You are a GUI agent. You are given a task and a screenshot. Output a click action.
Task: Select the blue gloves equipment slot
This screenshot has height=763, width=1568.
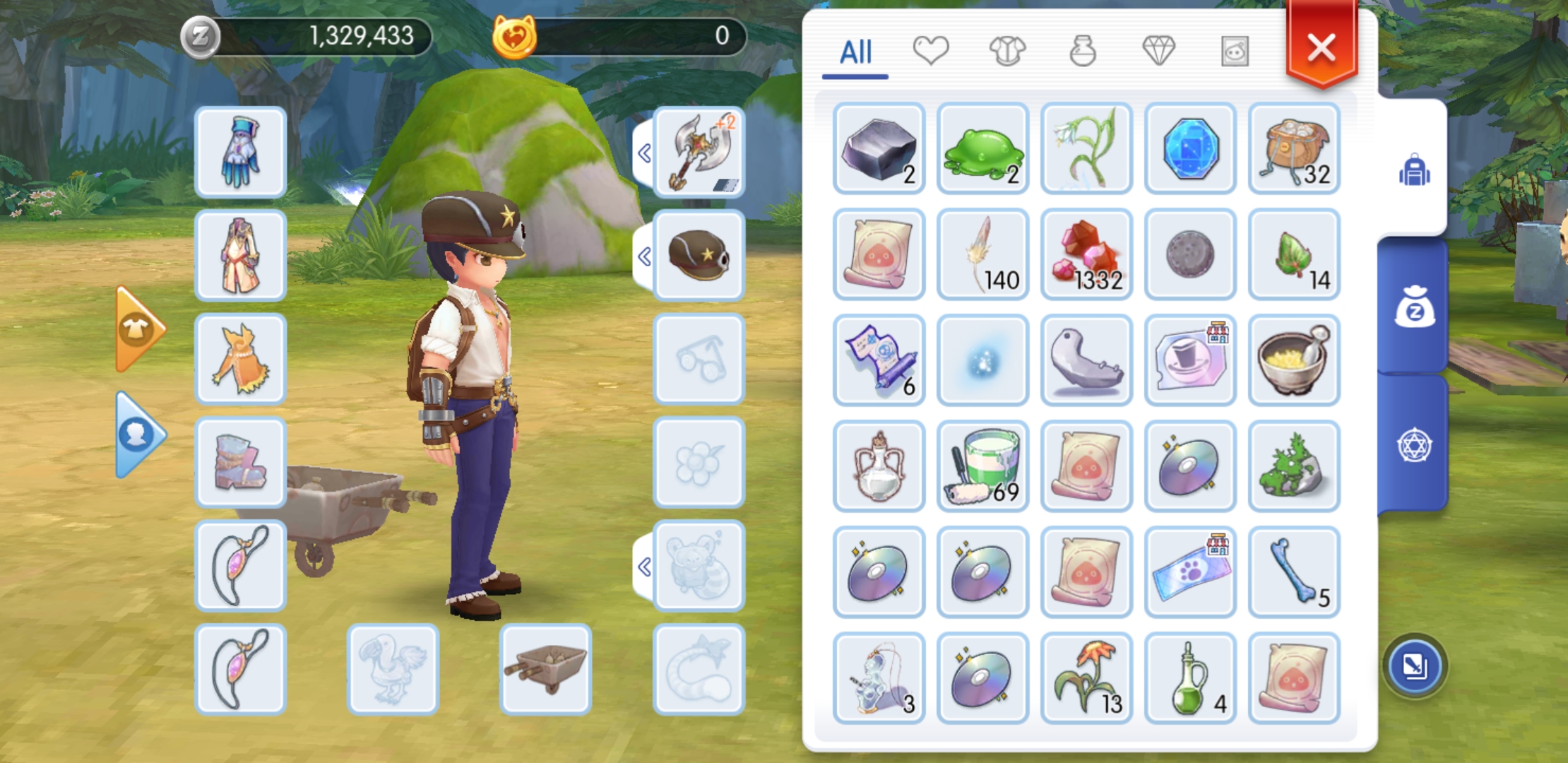click(x=240, y=152)
